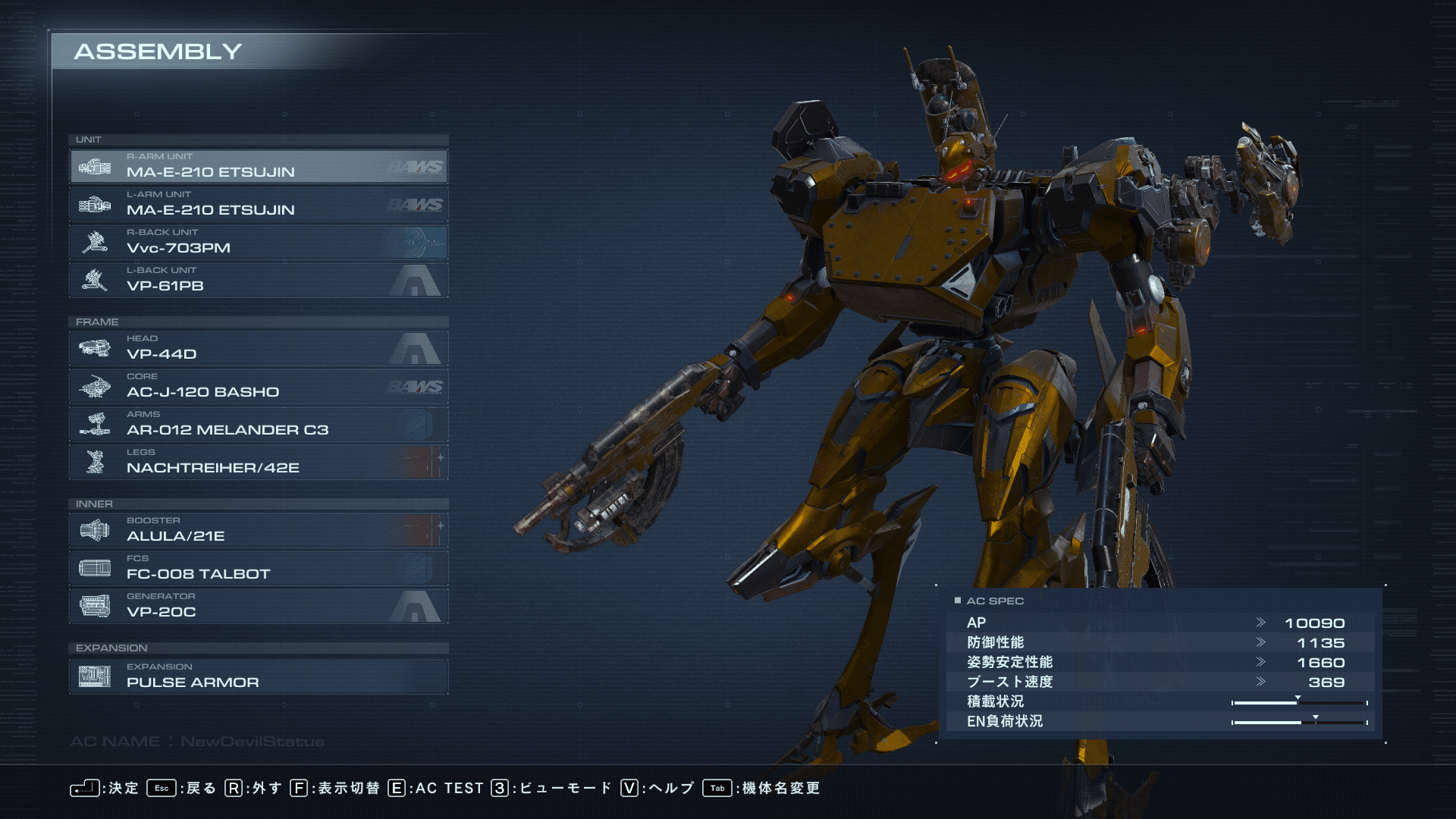
Task: Click the ARMS icon for AR-012 MELANDER C3
Action: pyautogui.click(x=96, y=424)
